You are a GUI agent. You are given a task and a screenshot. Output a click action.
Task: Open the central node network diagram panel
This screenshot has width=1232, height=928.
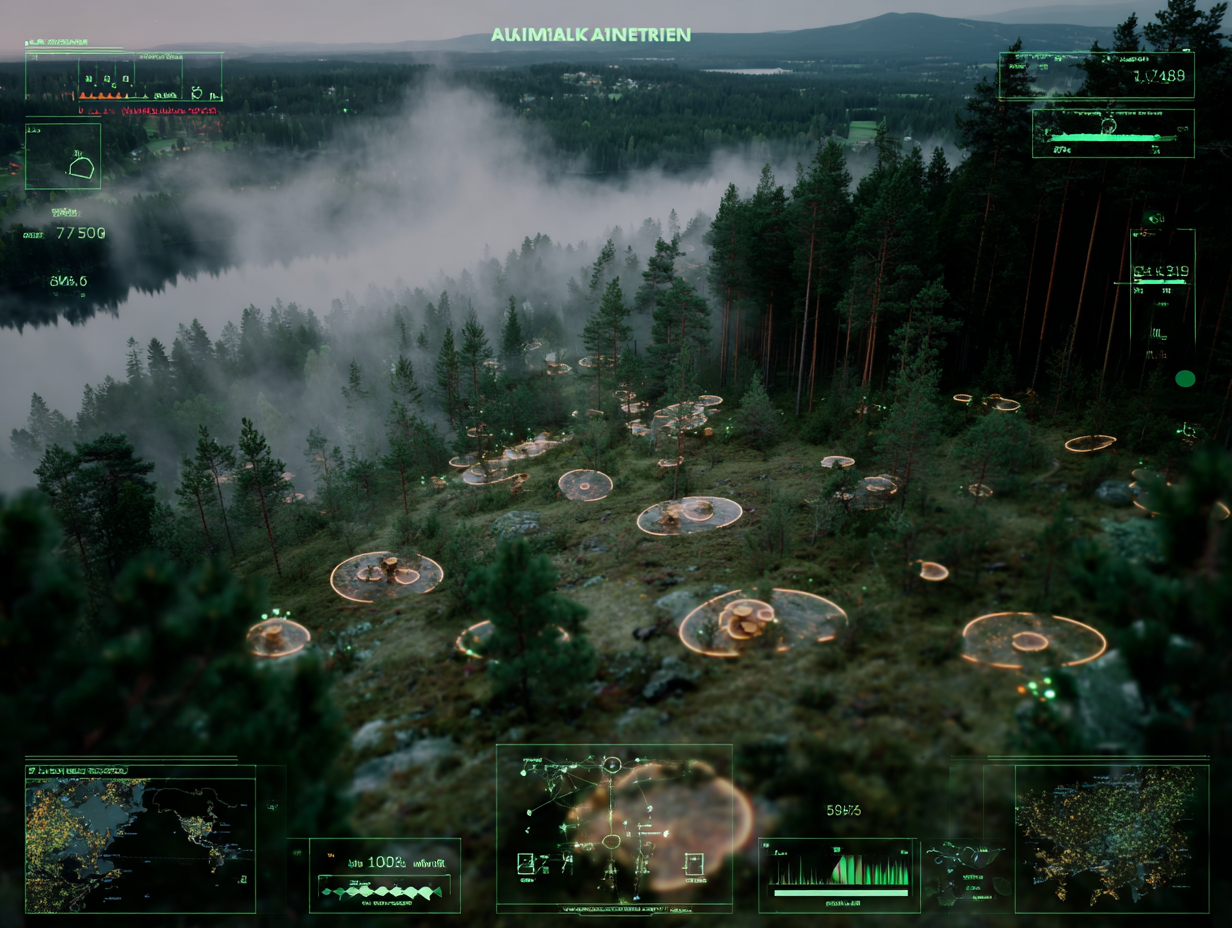coord(614,828)
